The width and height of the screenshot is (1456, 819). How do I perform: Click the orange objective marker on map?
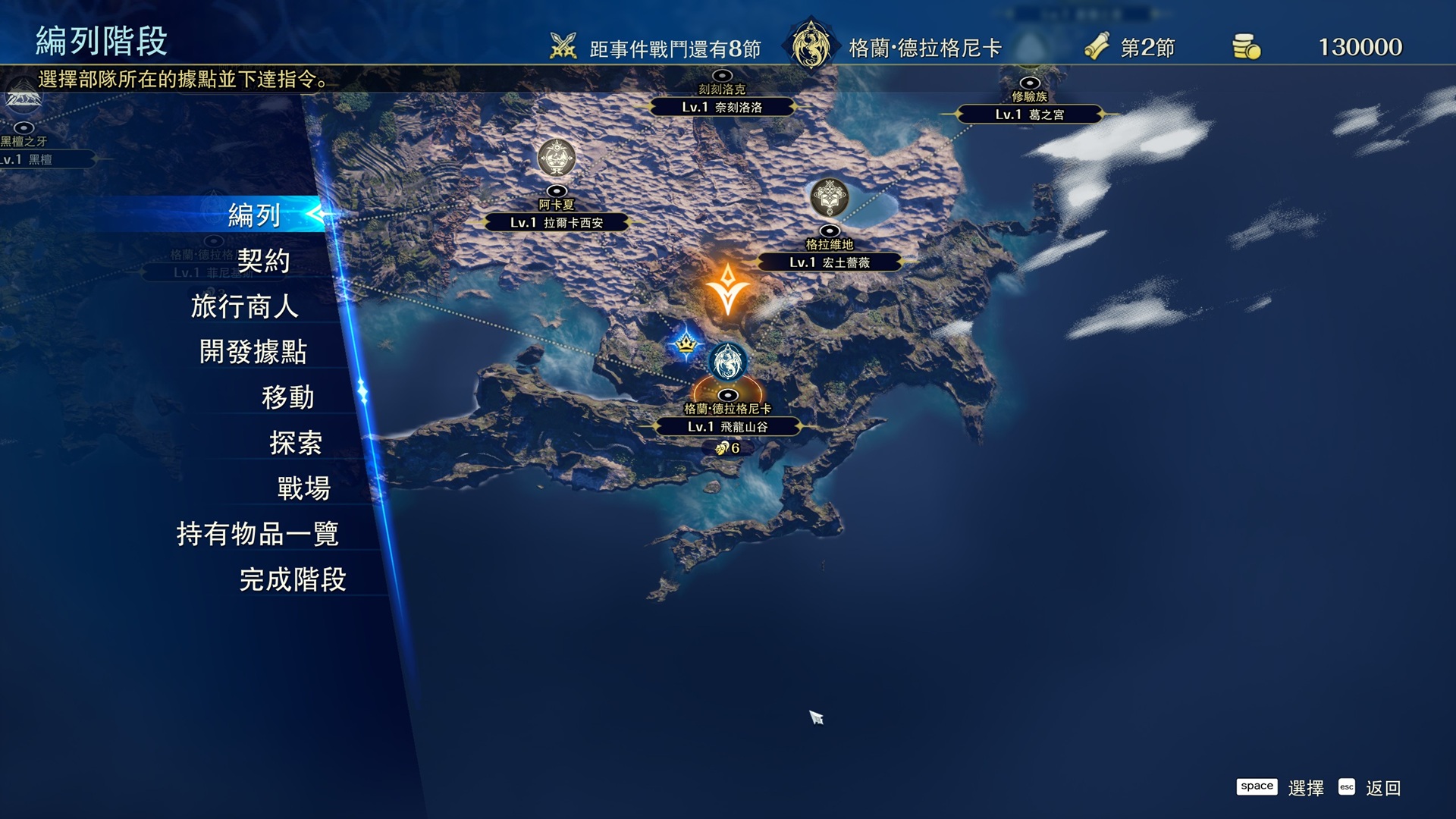pyautogui.click(x=727, y=289)
